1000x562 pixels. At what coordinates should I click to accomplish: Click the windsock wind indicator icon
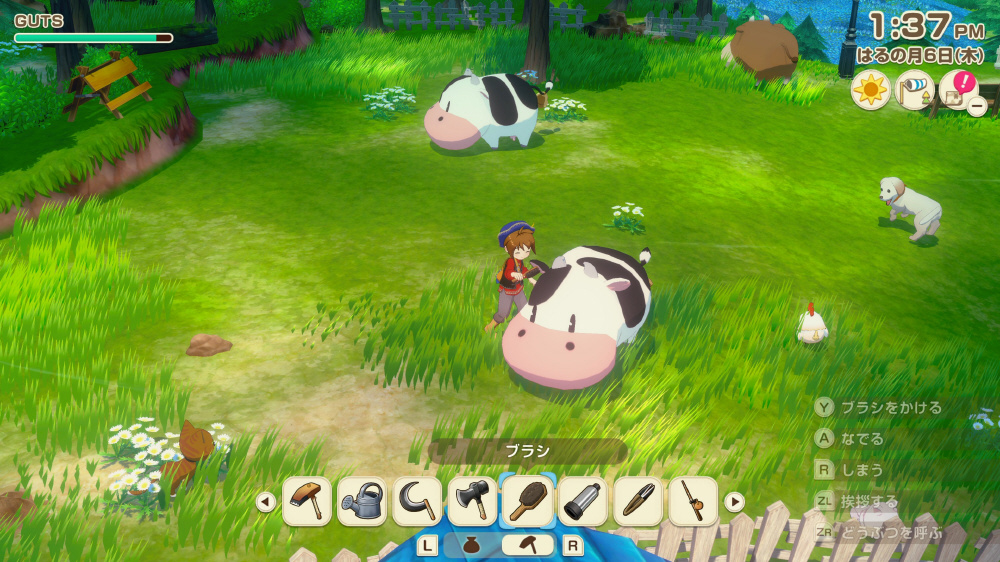[x=914, y=91]
